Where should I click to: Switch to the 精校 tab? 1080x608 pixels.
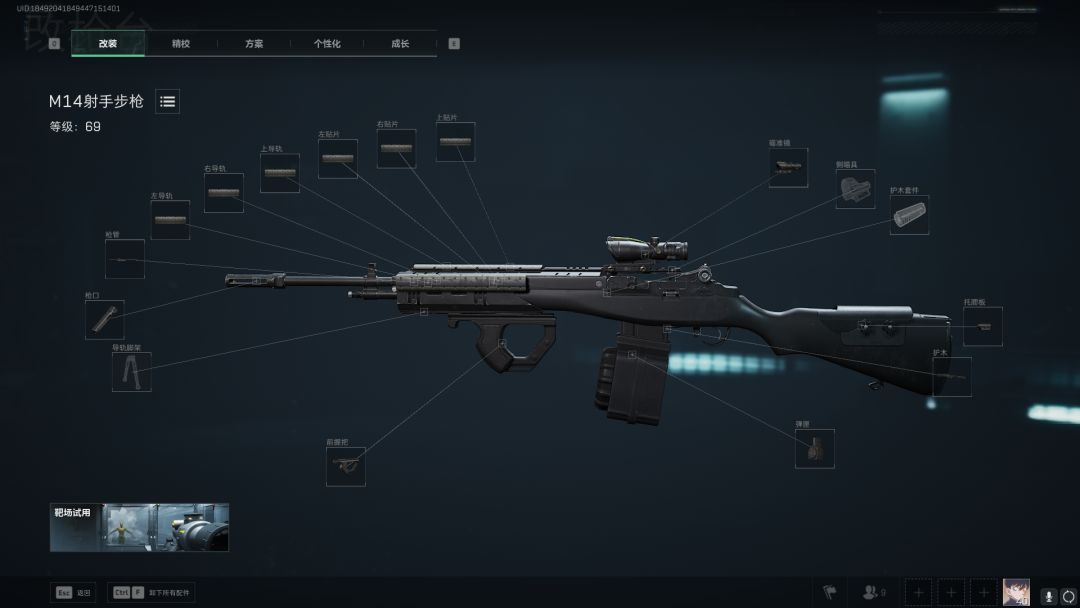[x=181, y=44]
